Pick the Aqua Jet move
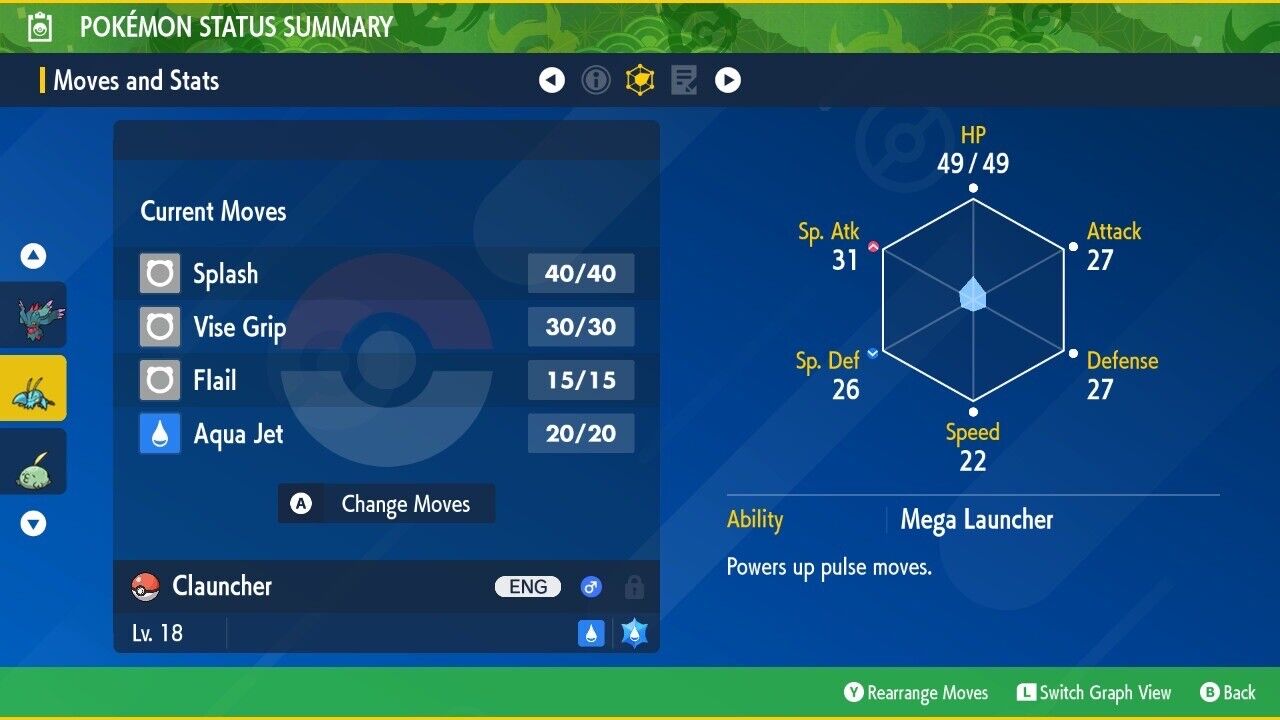Screen dimensions: 1280x720 386,434
